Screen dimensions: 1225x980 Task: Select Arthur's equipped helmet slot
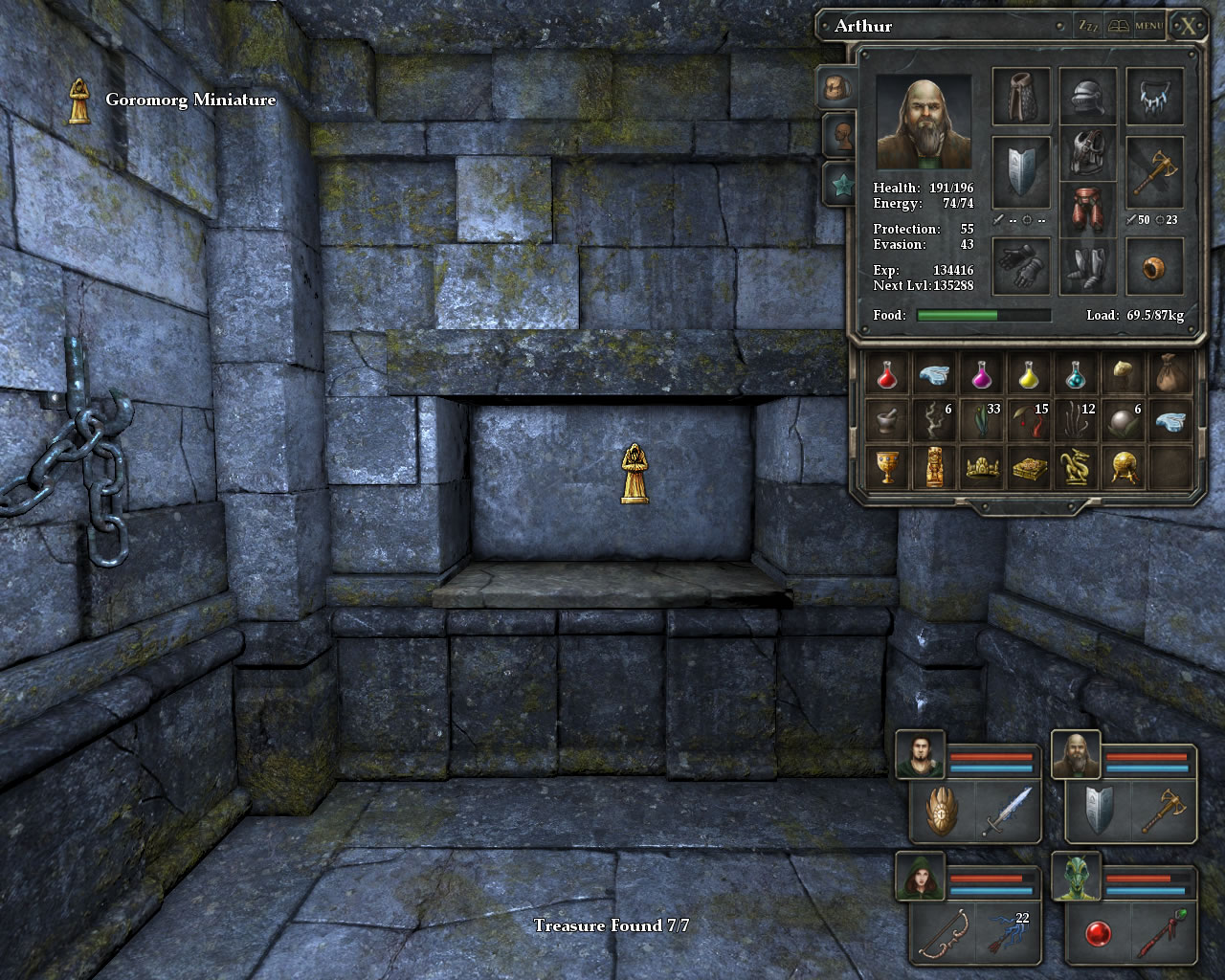pos(1087,97)
